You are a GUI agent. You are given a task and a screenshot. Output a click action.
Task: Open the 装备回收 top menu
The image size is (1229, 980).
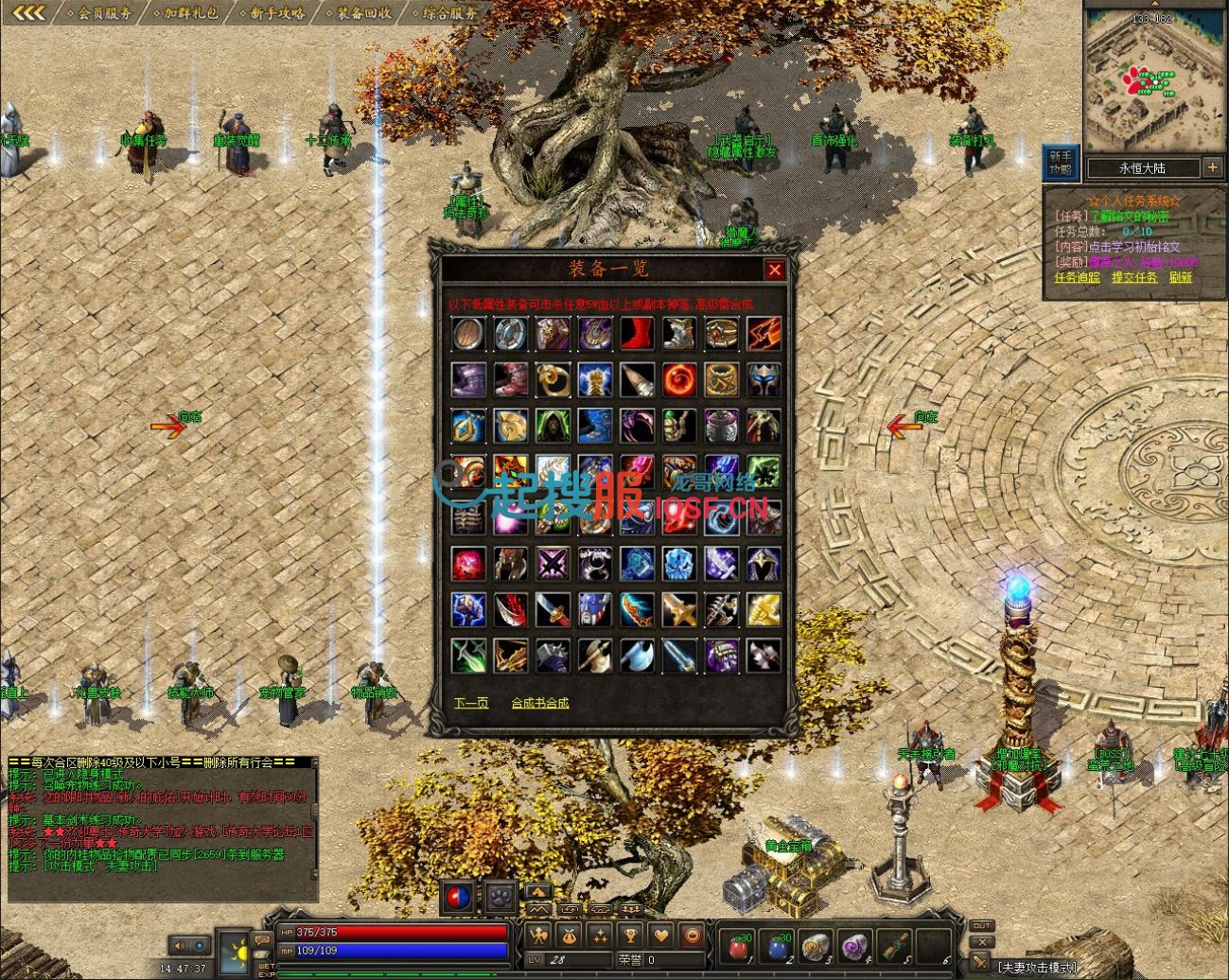tap(364, 13)
